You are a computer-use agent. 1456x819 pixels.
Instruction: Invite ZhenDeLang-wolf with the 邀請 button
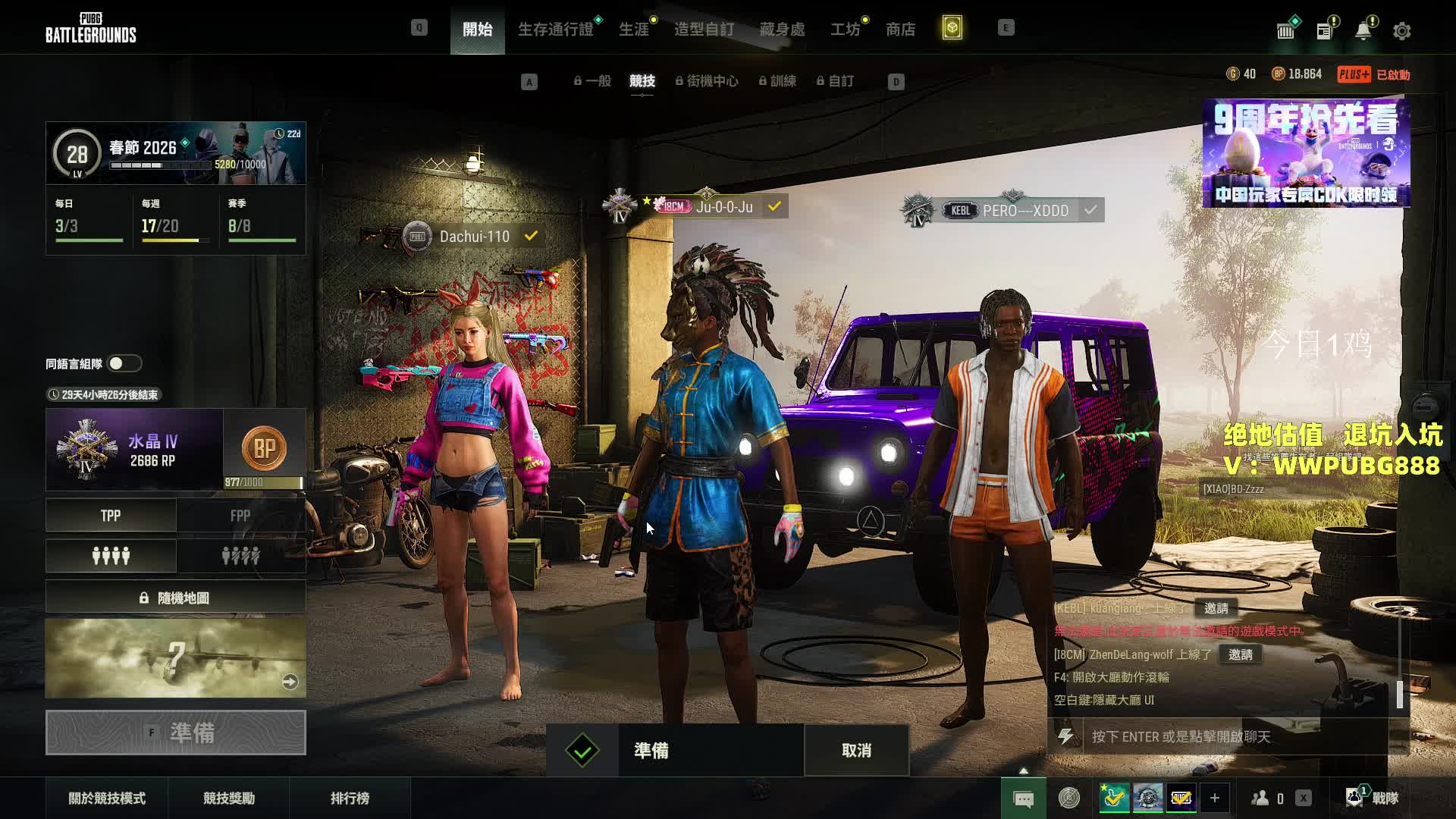tap(1241, 654)
